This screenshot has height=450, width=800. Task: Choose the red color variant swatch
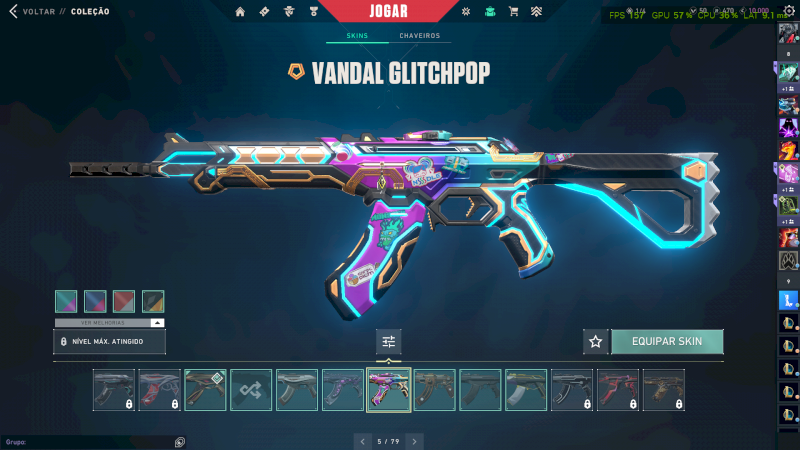(124, 301)
